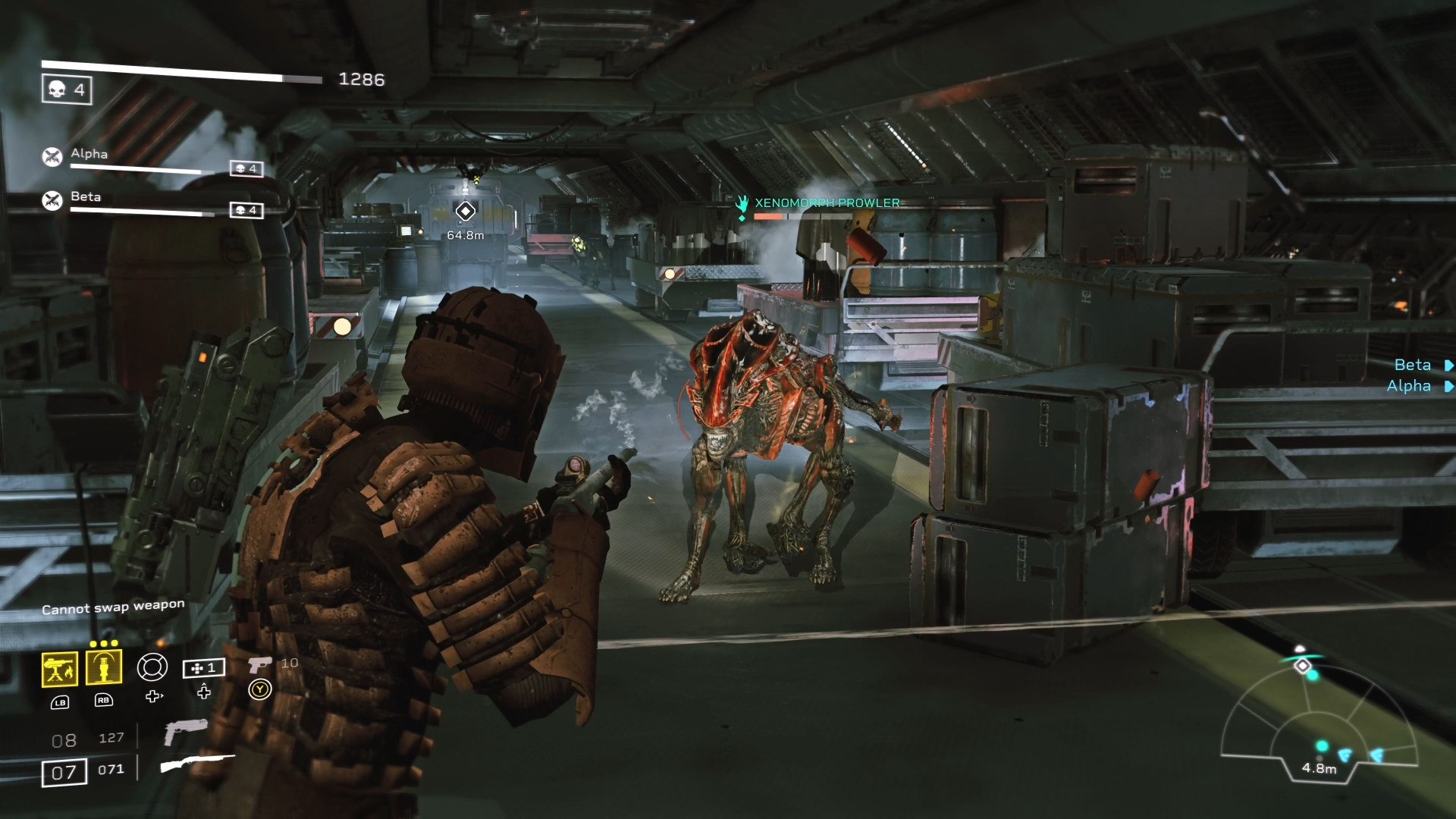
Task: Select the Alpha teammate name label
Action: (x=87, y=155)
